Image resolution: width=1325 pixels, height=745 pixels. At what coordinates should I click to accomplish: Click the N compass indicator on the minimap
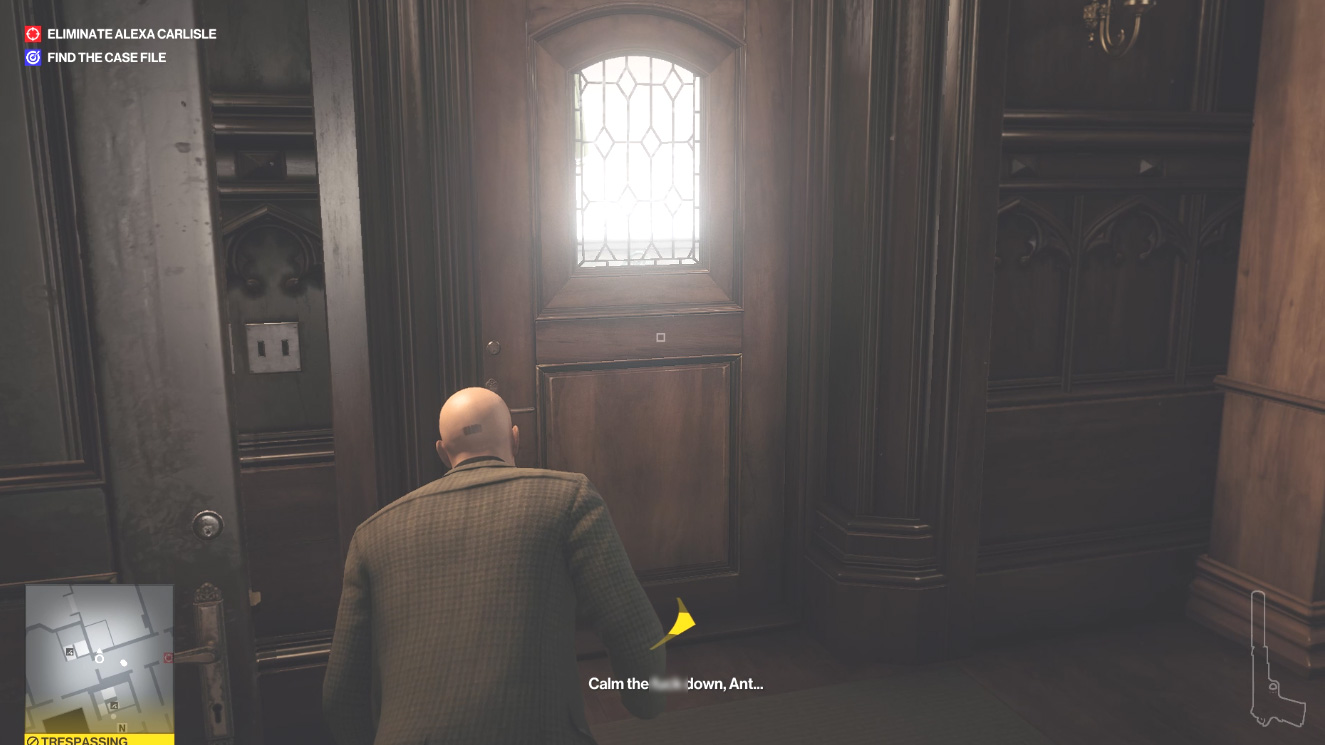122,727
